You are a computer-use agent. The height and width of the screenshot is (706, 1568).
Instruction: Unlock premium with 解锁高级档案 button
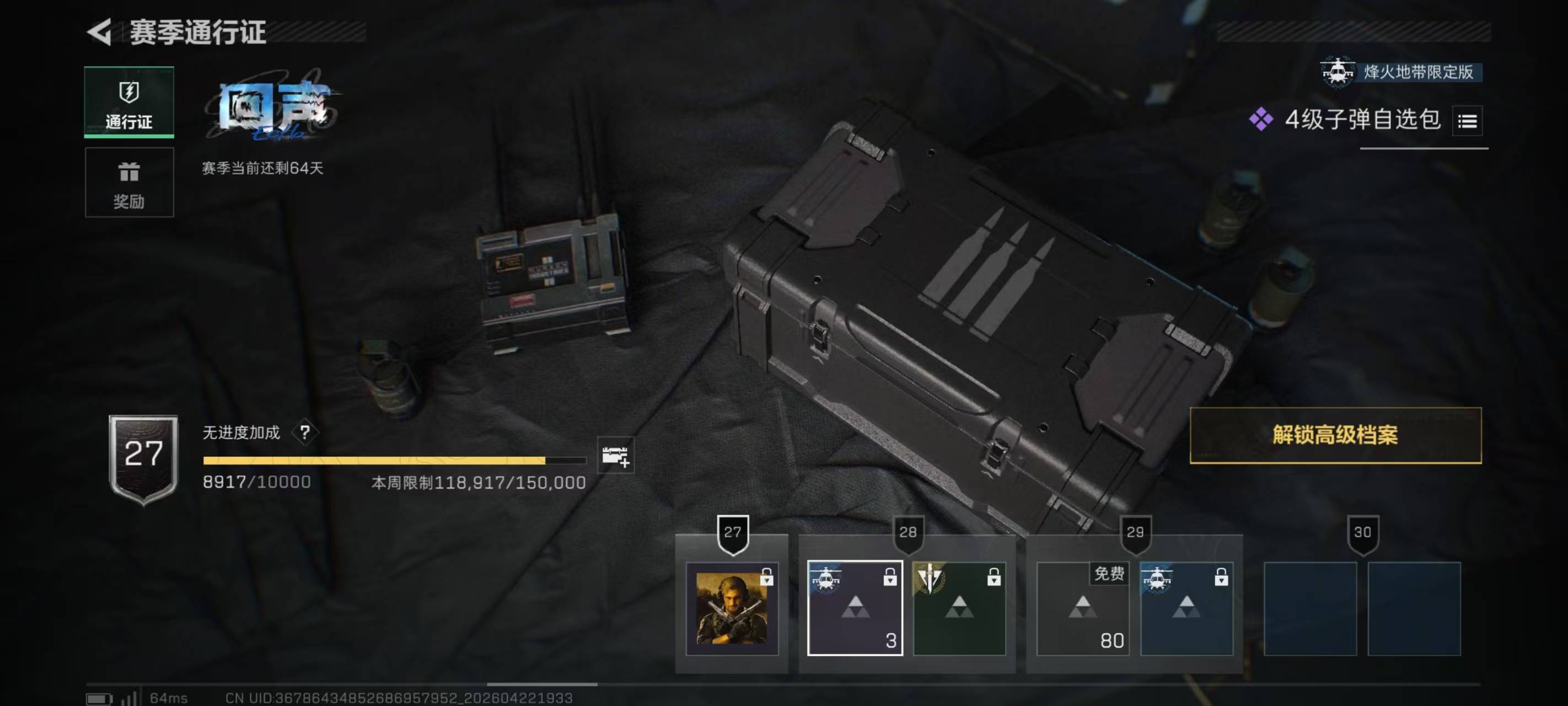click(x=1335, y=435)
